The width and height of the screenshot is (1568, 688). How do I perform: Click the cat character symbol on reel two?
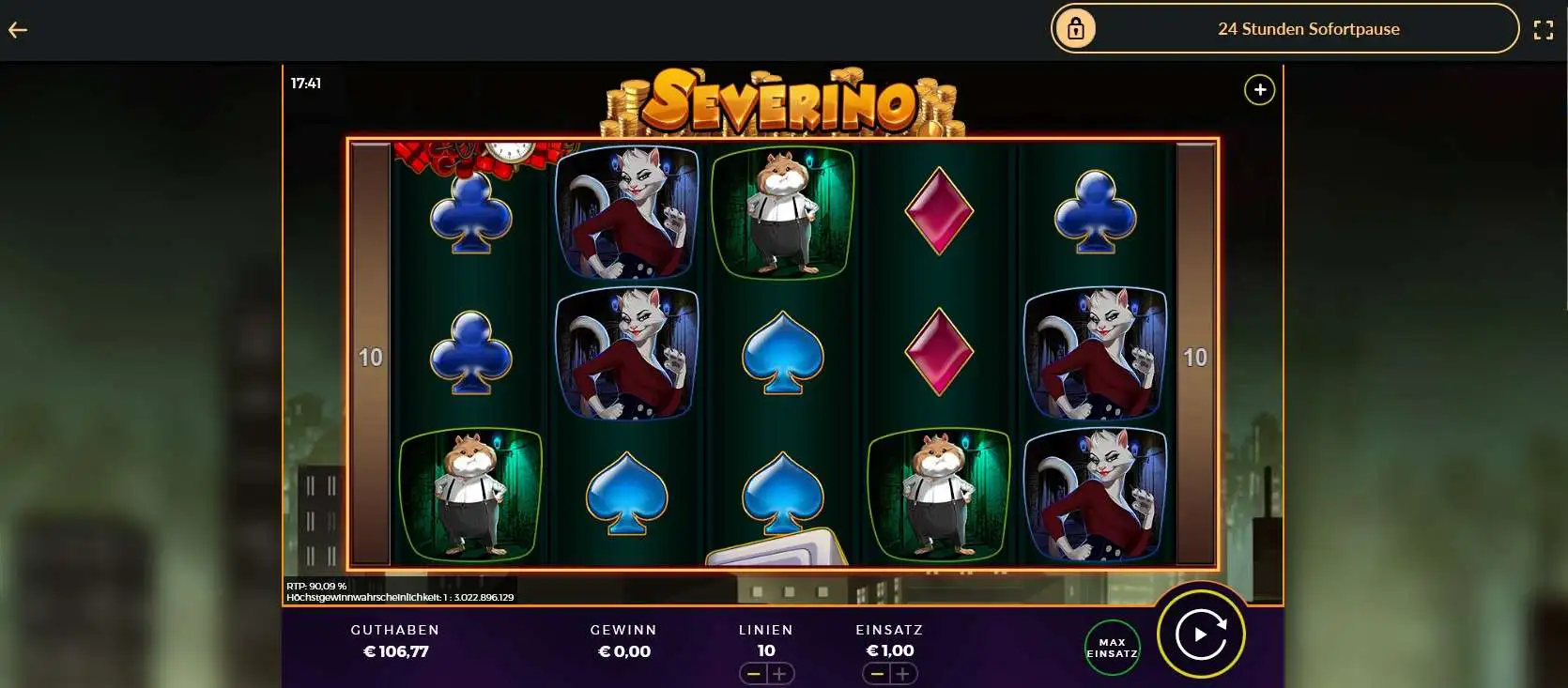[625, 214]
